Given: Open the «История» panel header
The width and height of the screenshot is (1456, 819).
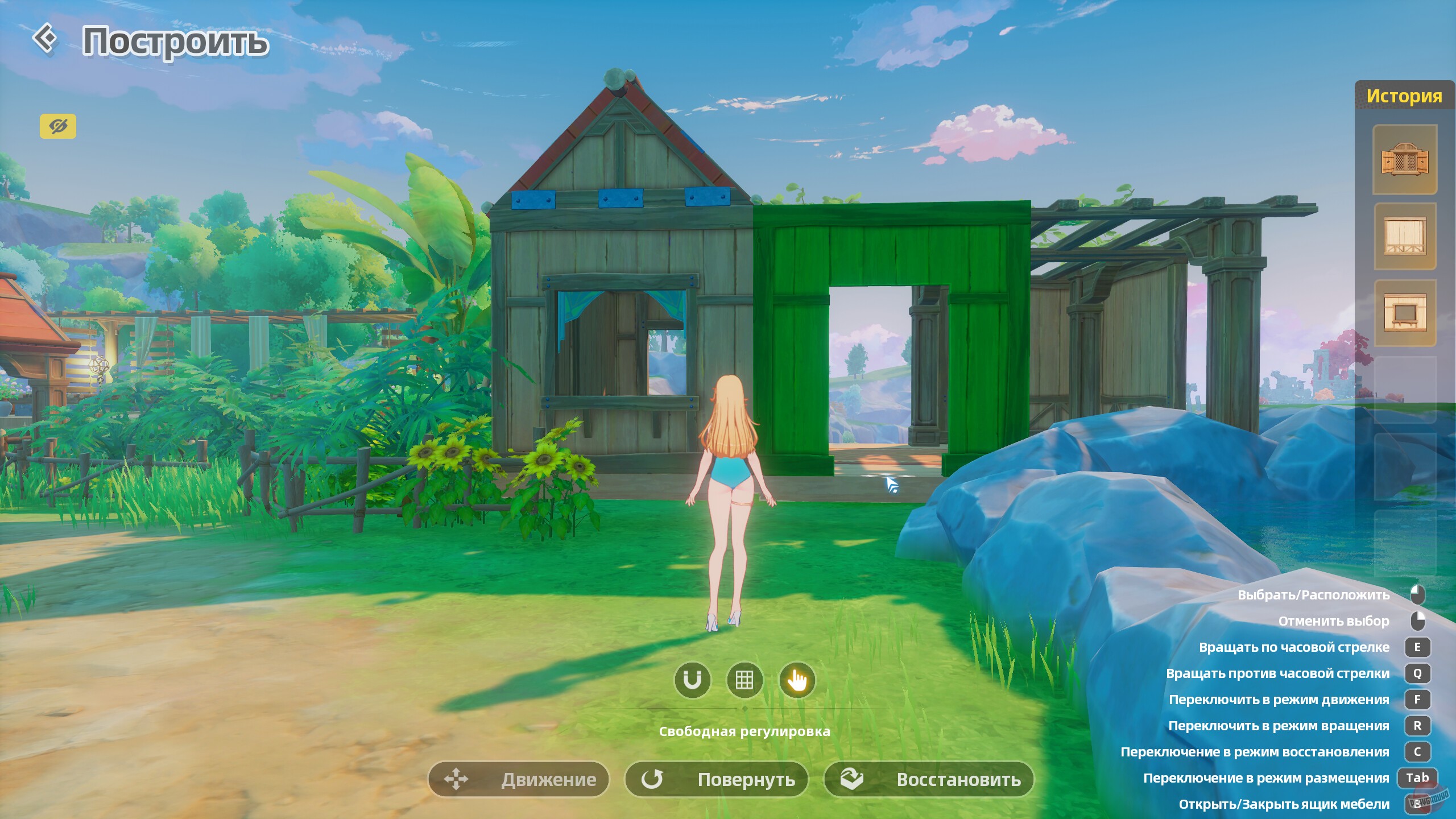Looking at the screenshot, I should click(1405, 96).
